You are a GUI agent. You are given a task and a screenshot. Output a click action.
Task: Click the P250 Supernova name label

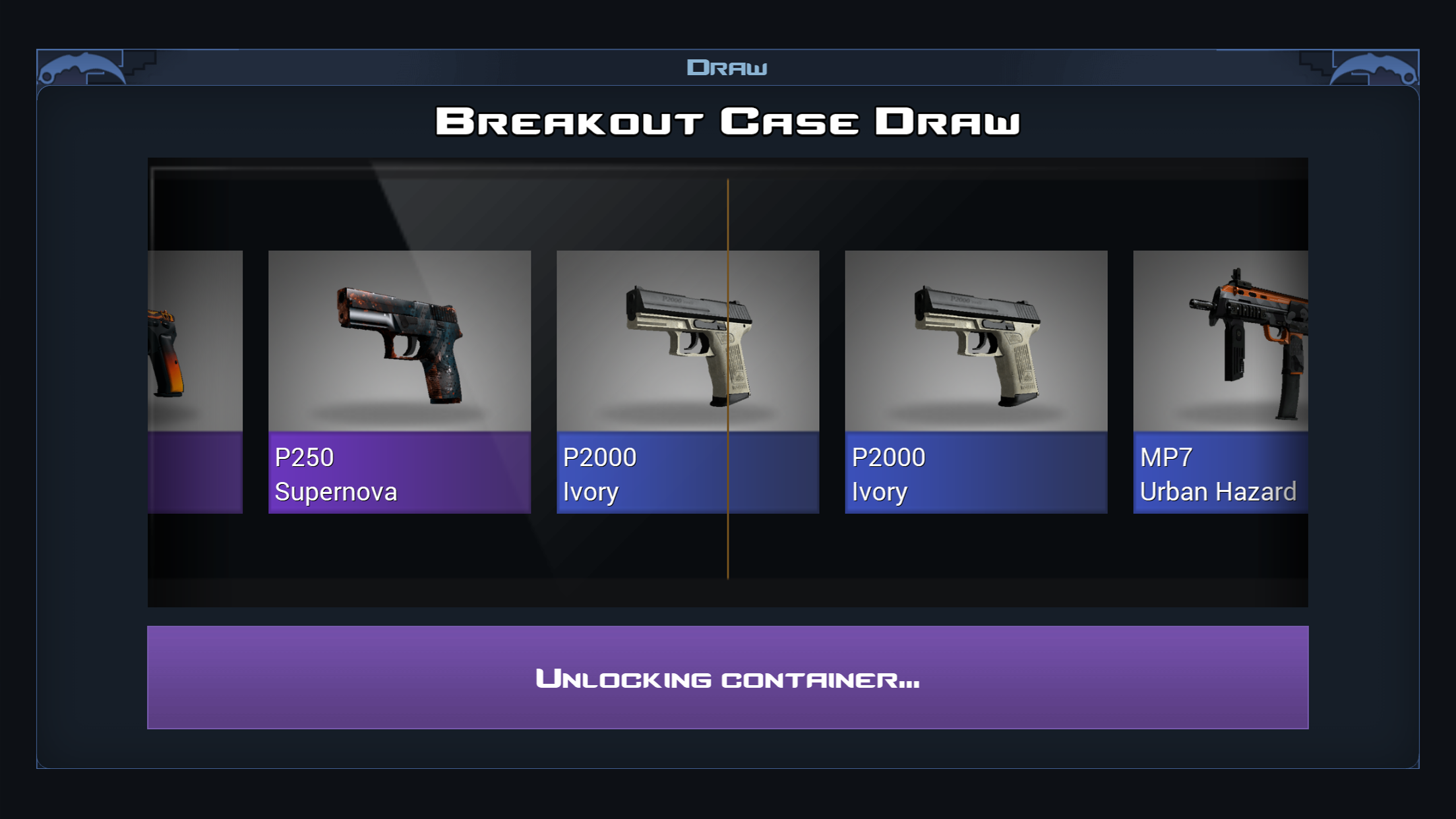point(336,473)
